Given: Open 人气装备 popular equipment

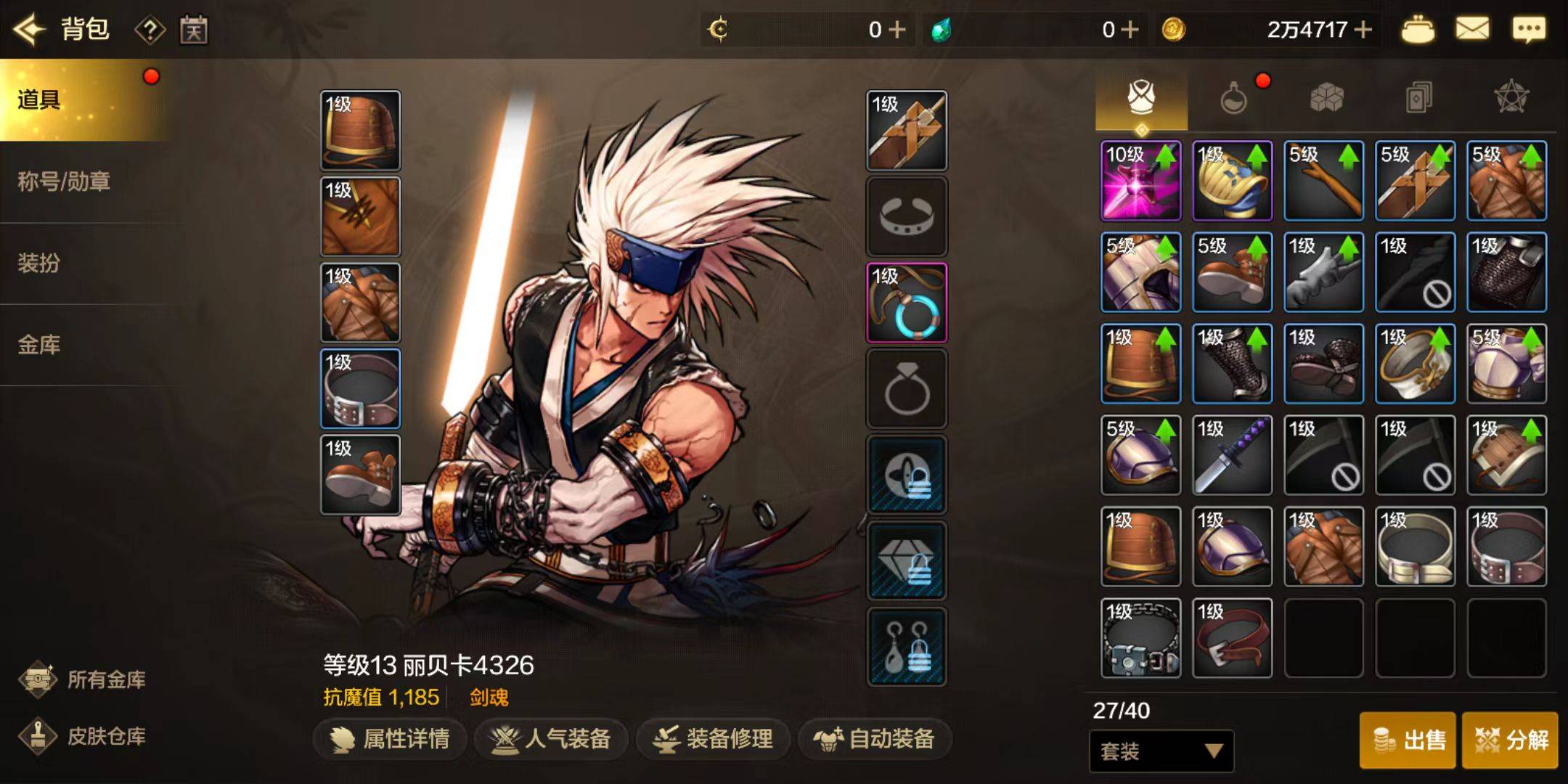Looking at the screenshot, I should click(x=552, y=739).
